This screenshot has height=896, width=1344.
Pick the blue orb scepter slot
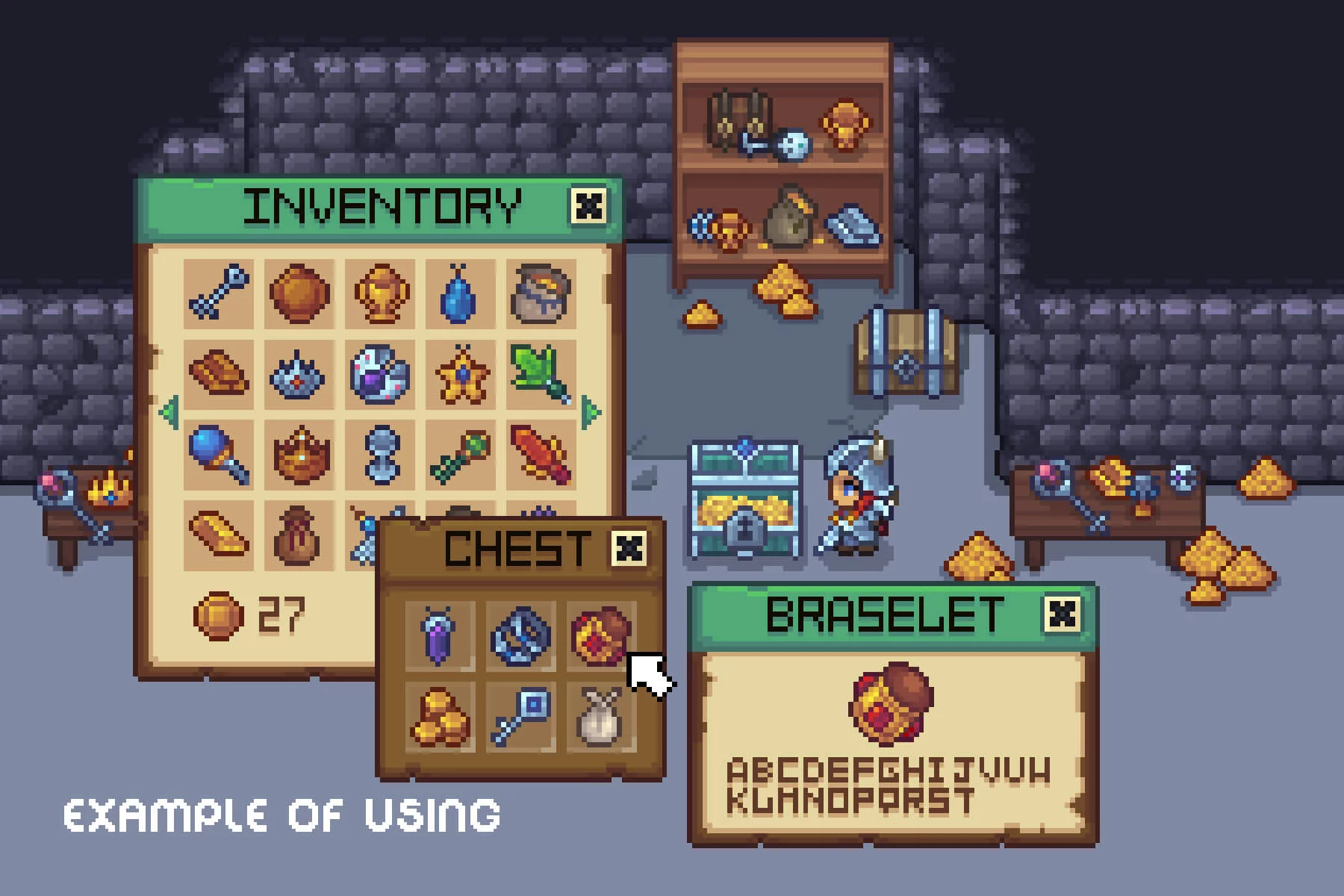point(218,454)
